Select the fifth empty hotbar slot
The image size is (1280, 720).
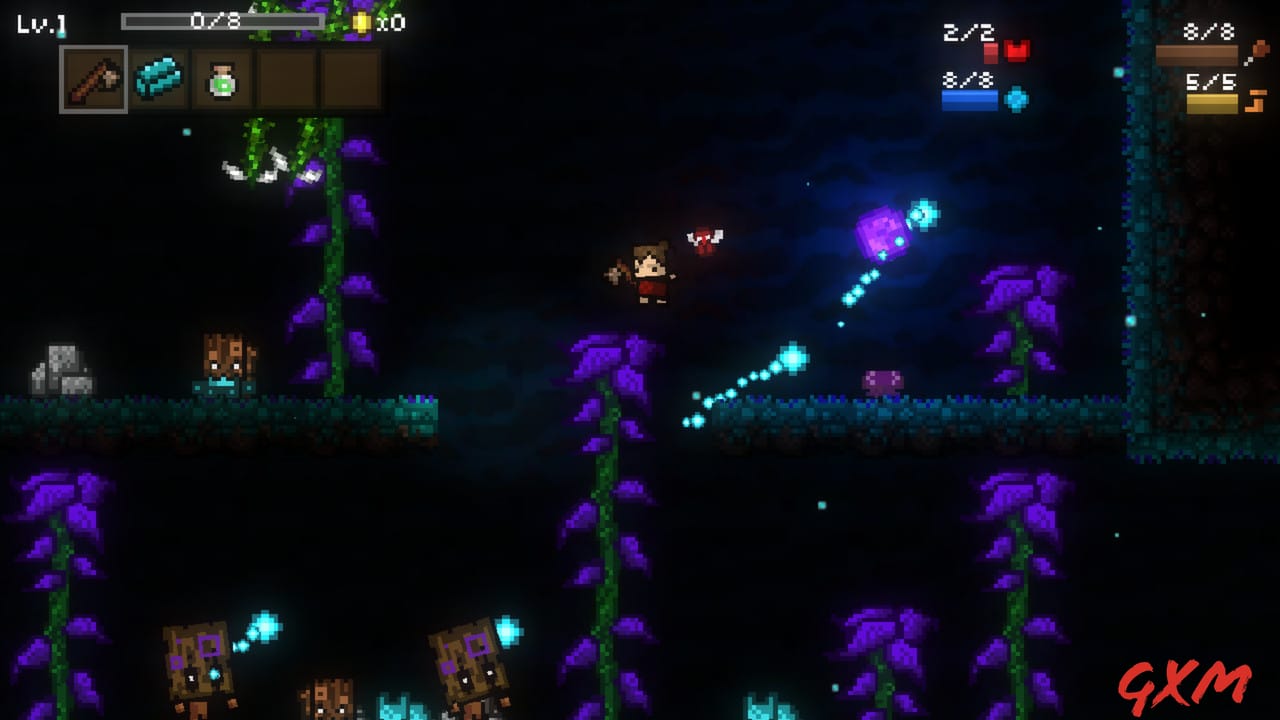click(x=352, y=79)
